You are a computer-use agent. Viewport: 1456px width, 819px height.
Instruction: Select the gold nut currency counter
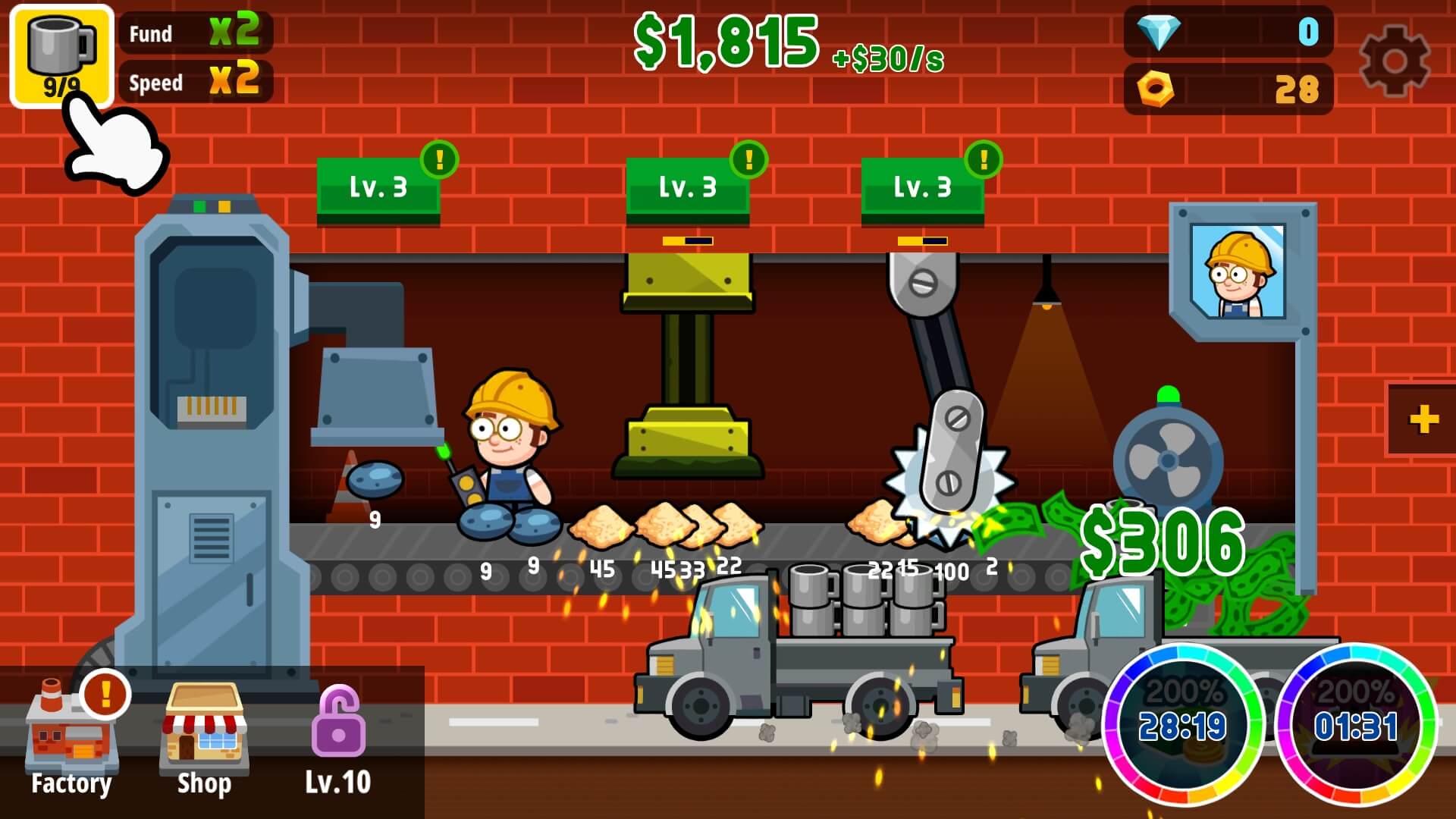click(1228, 89)
